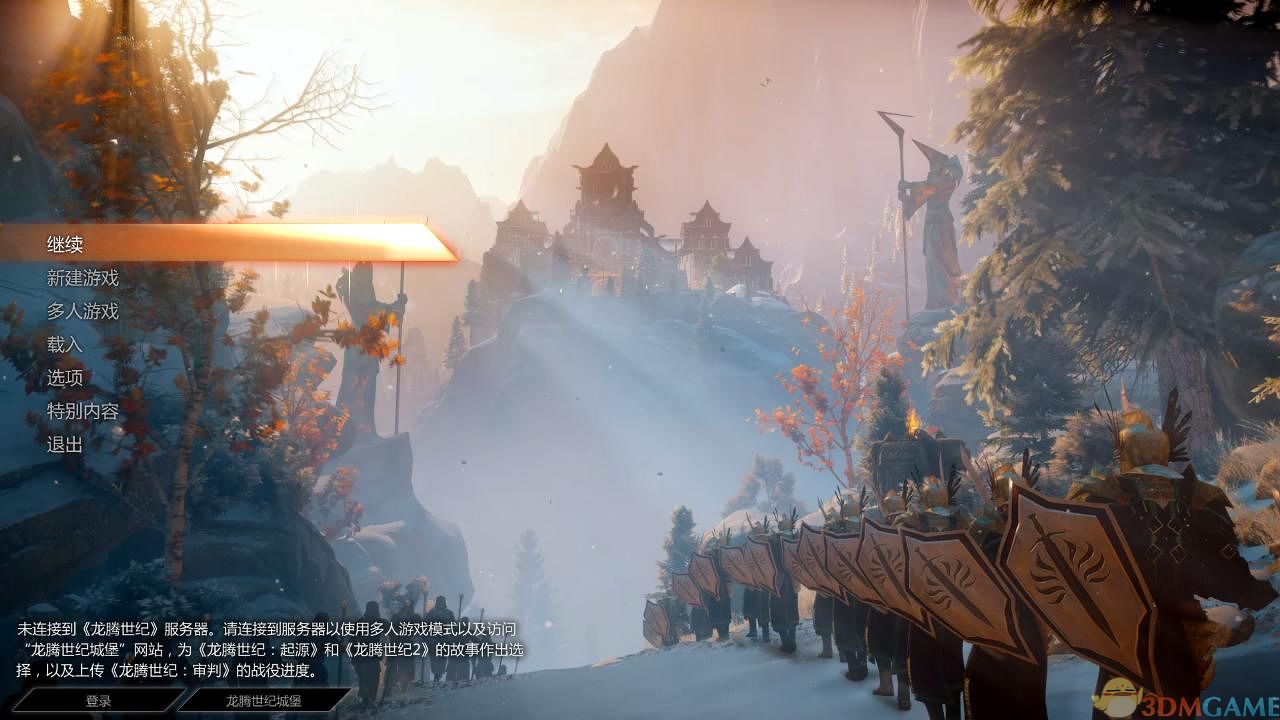View the 特别内容 special content entry
1280x720 pixels.
pyautogui.click(x=82, y=411)
